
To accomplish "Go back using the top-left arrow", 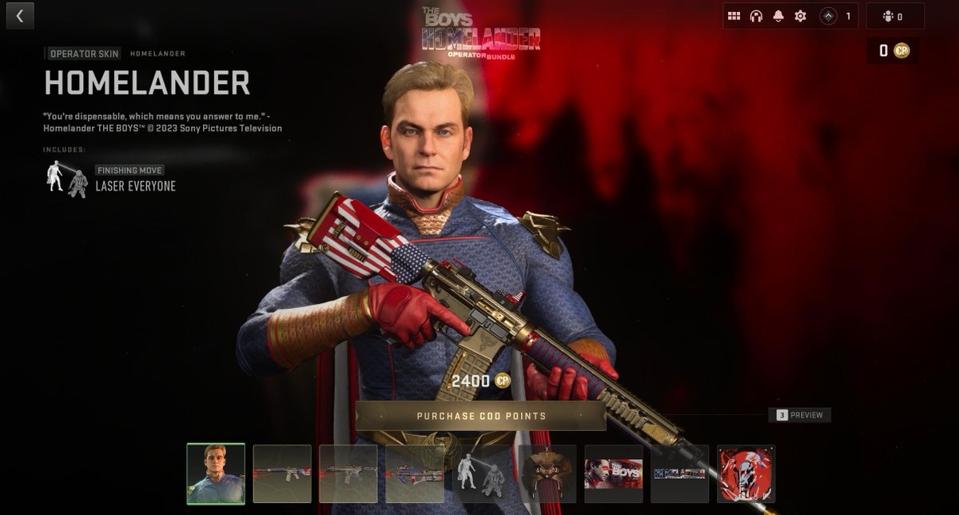I will pyautogui.click(x=20, y=15).
